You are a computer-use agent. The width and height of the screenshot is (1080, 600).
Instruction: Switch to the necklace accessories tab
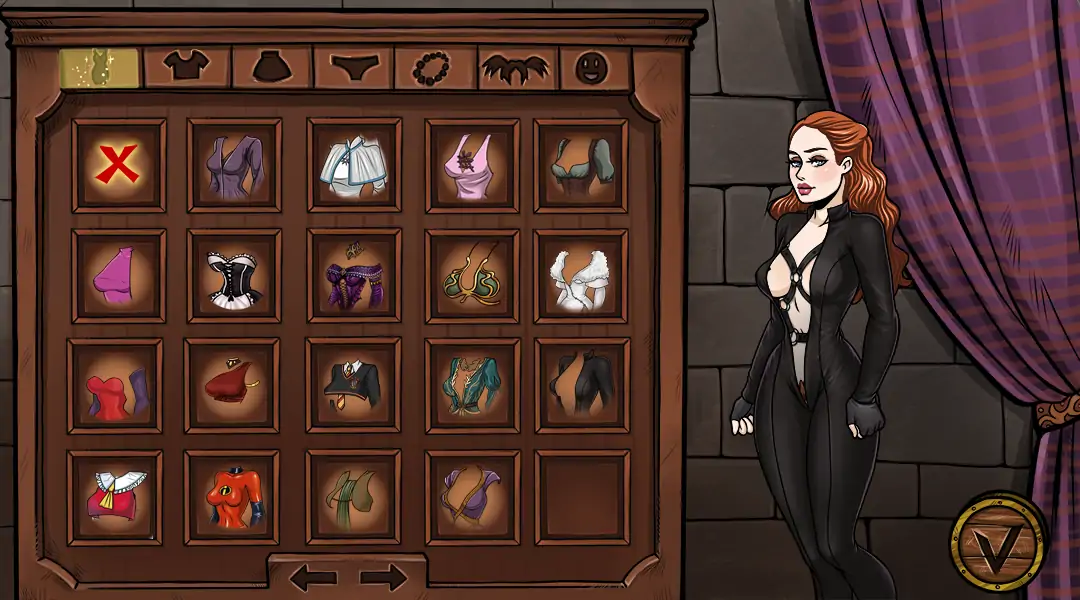click(x=436, y=67)
